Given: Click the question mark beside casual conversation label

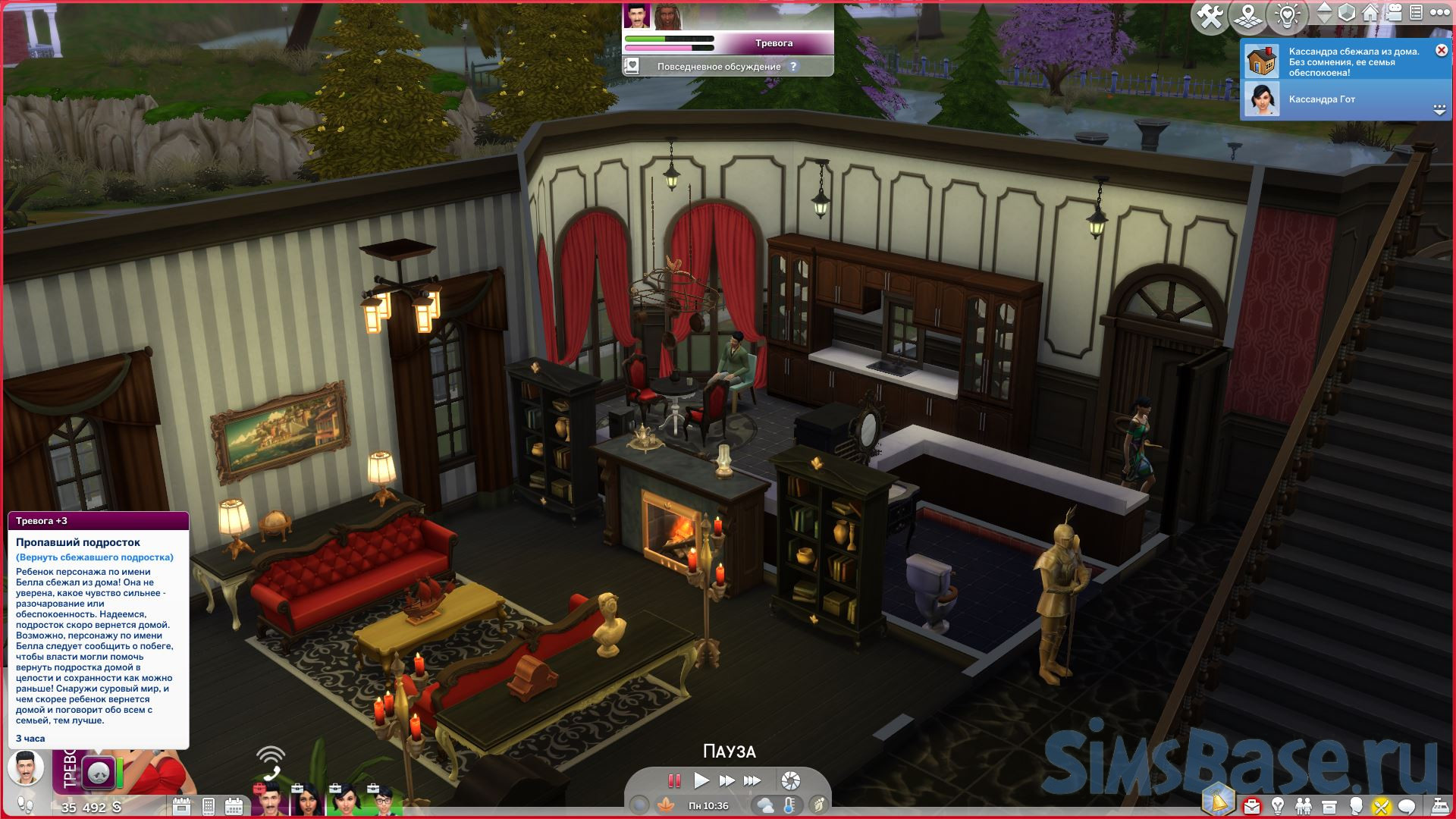Looking at the screenshot, I should [x=793, y=67].
